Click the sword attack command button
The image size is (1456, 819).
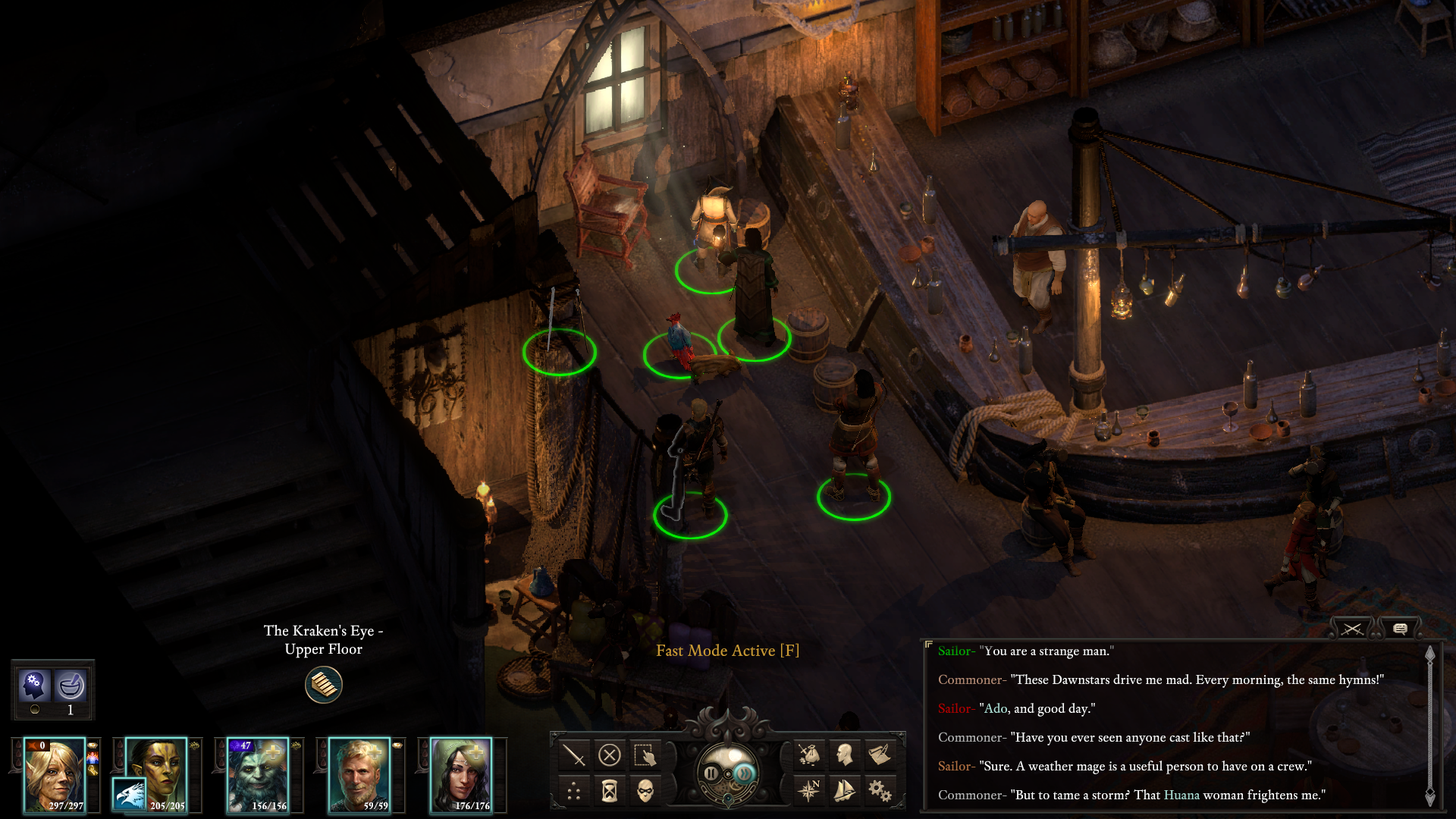tap(574, 755)
